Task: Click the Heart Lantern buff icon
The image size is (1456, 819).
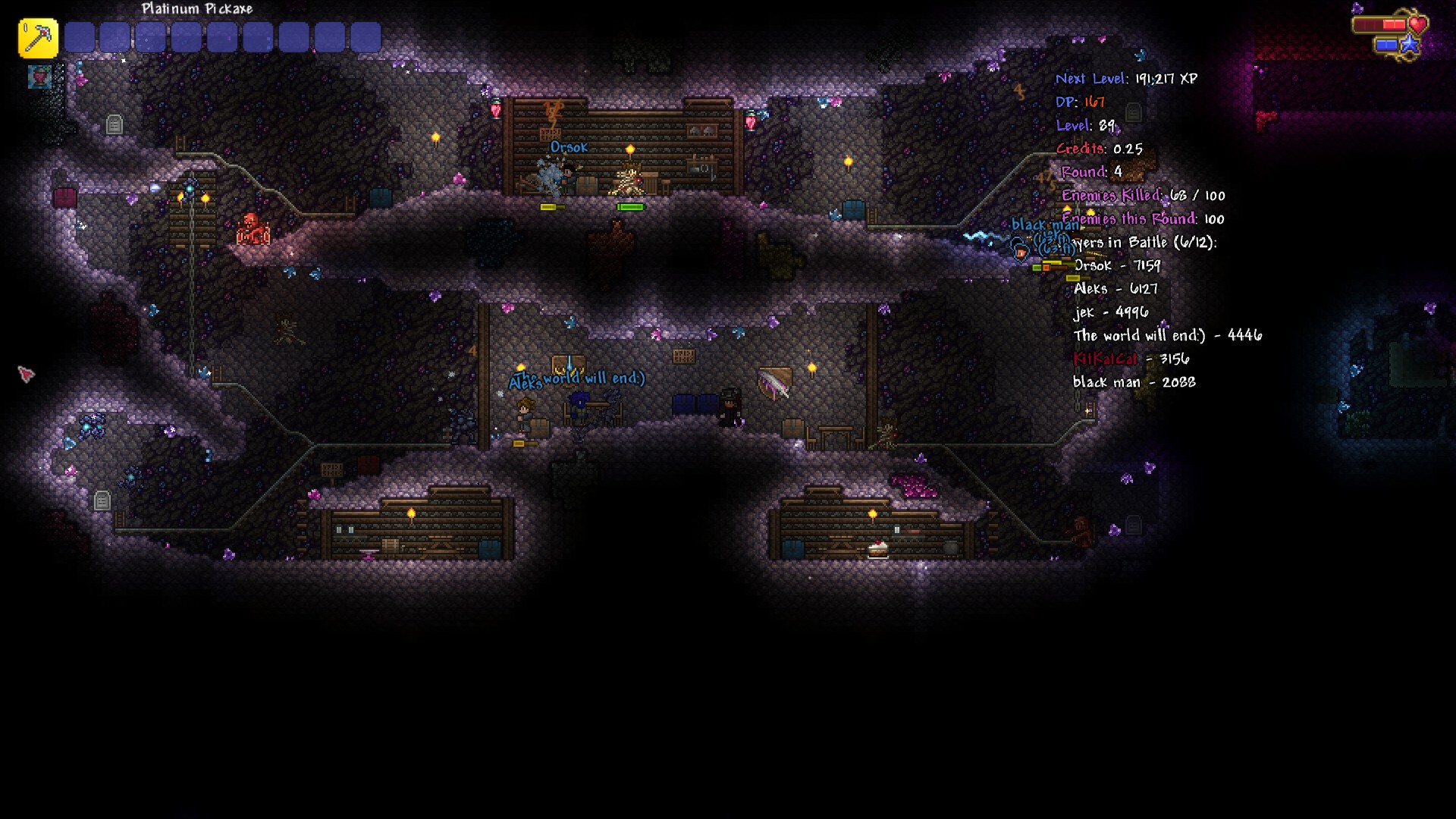Action: [x=39, y=77]
